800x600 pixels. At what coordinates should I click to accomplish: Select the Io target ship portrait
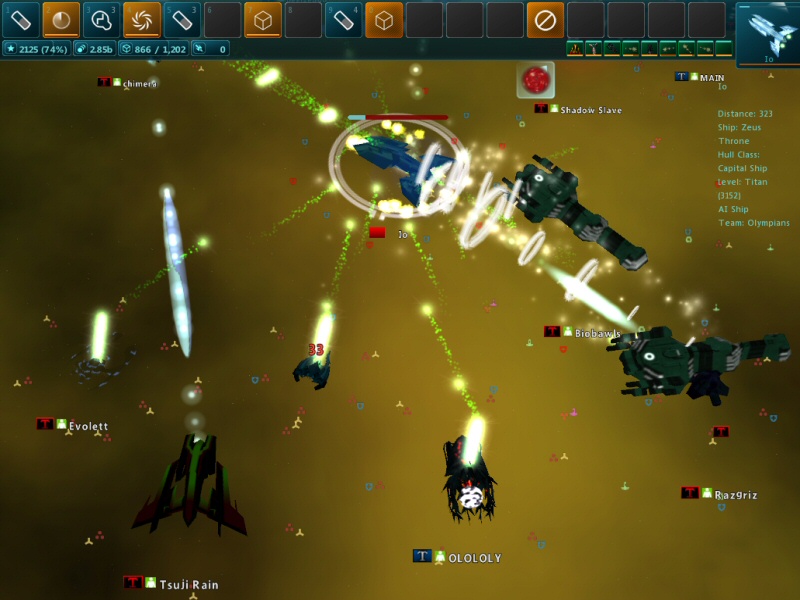pos(768,31)
